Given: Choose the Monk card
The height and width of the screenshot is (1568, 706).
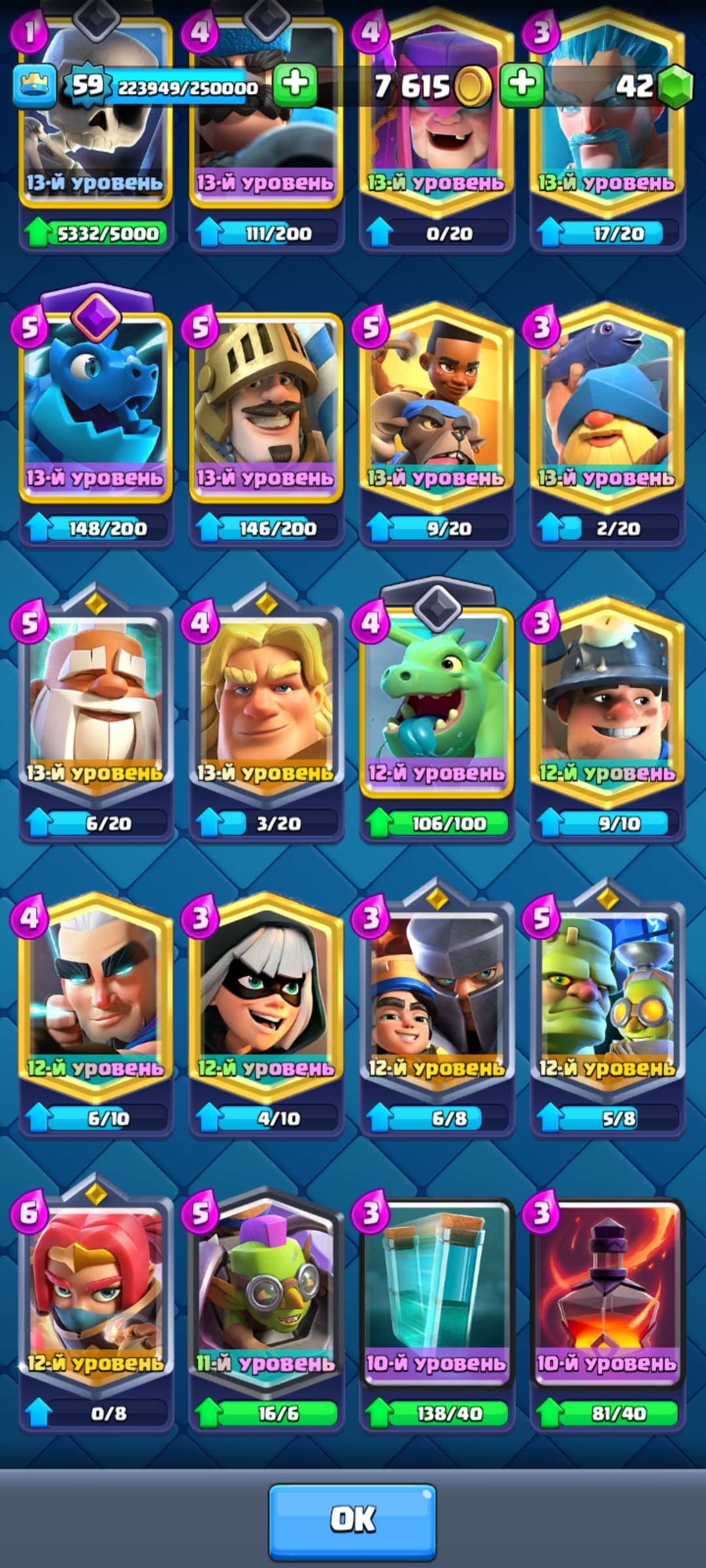Looking at the screenshot, I should click(95, 699).
